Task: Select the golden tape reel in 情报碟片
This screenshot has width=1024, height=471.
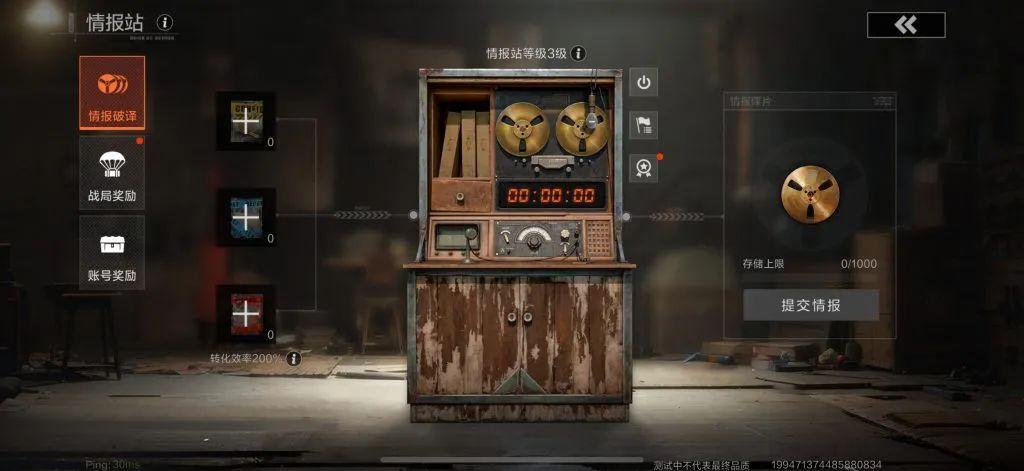Action: pos(810,194)
